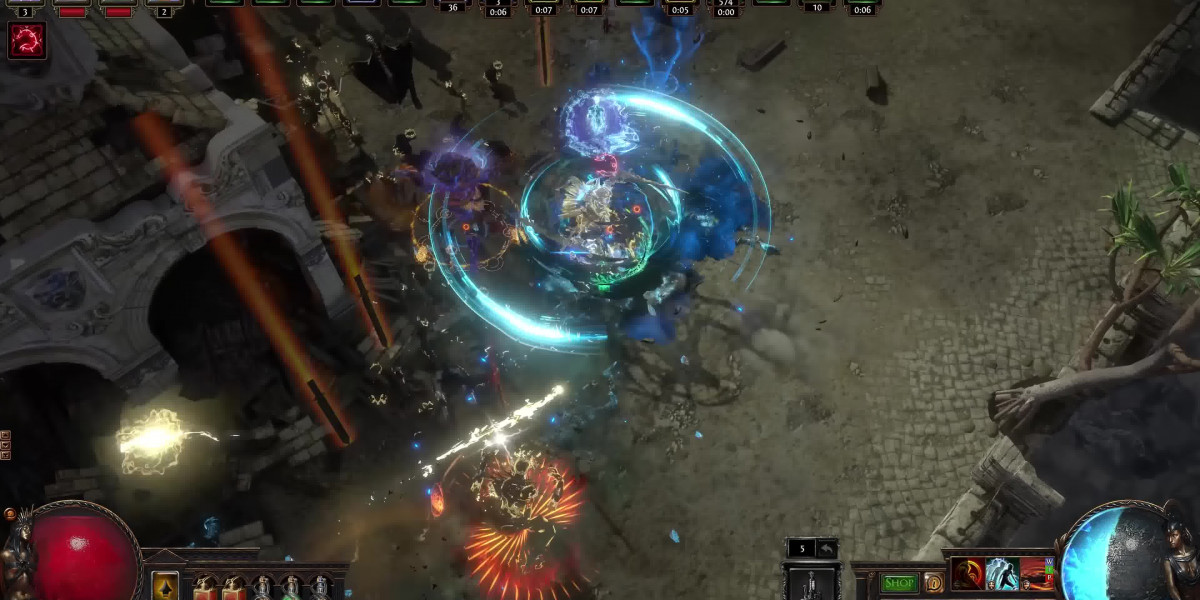Click the grey return arrow button

827,548
